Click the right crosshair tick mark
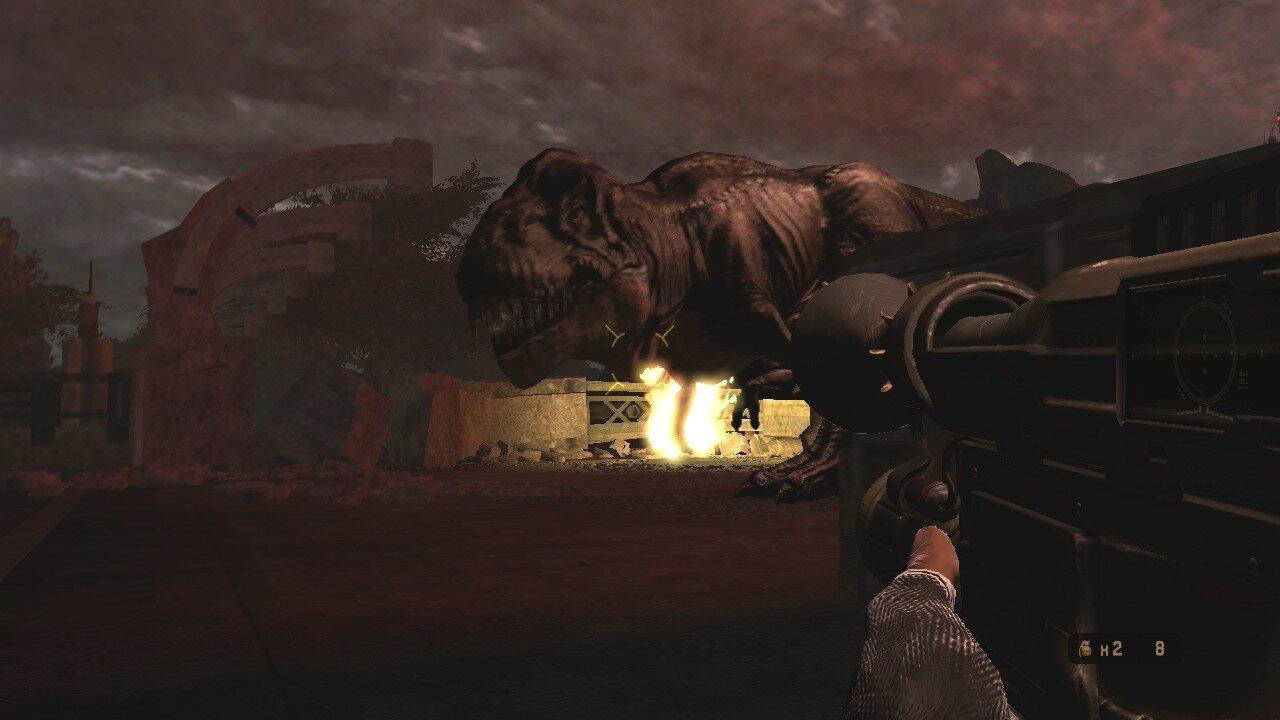The height and width of the screenshot is (720, 1280). click(663, 334)
